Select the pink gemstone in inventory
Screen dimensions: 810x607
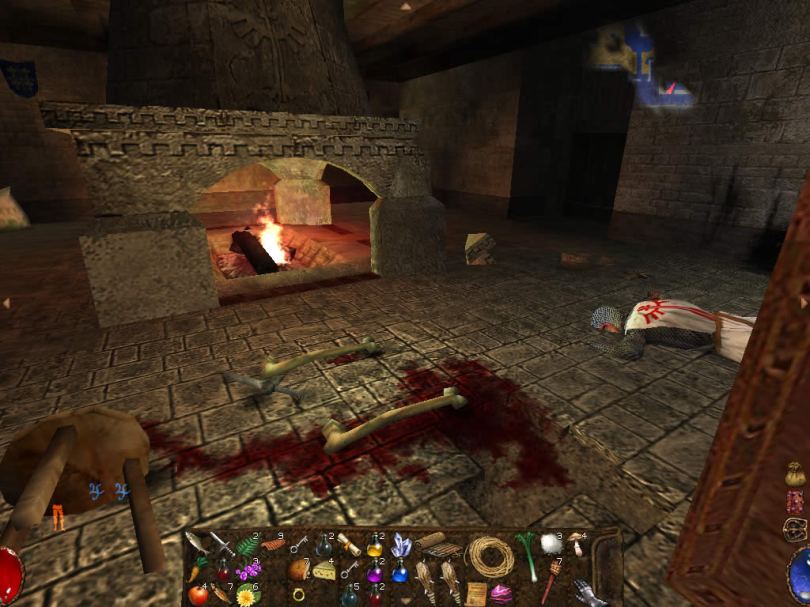(500, 594)
